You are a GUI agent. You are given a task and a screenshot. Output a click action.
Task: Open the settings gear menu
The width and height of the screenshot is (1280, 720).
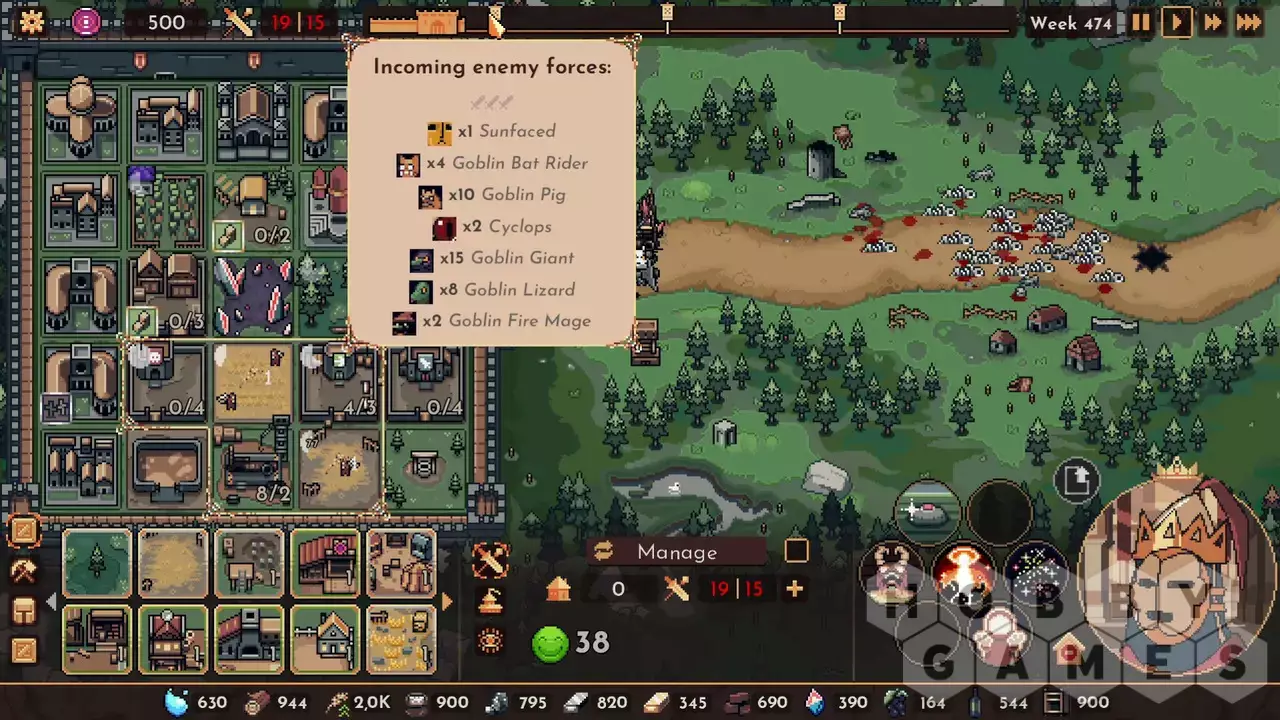pyautogui.click(x=32, y=22)
